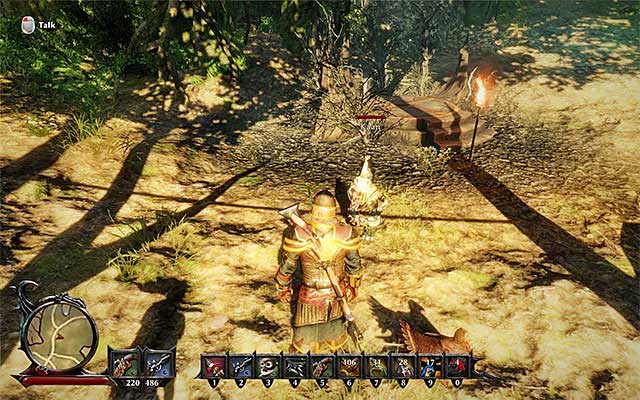Use the slot 6 item with count 106
640x400 pixels.
point(350,368)
